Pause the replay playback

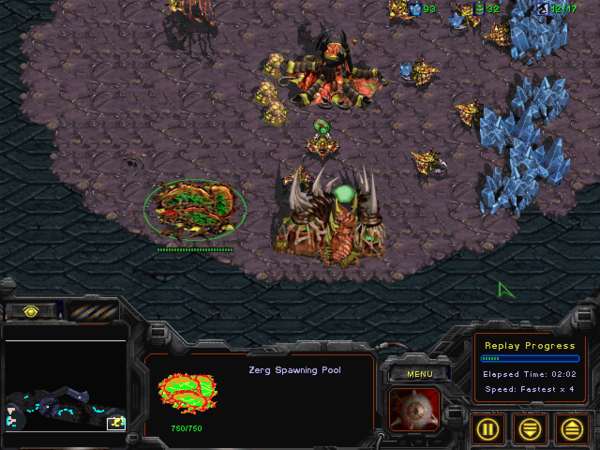tap(488, 429)
